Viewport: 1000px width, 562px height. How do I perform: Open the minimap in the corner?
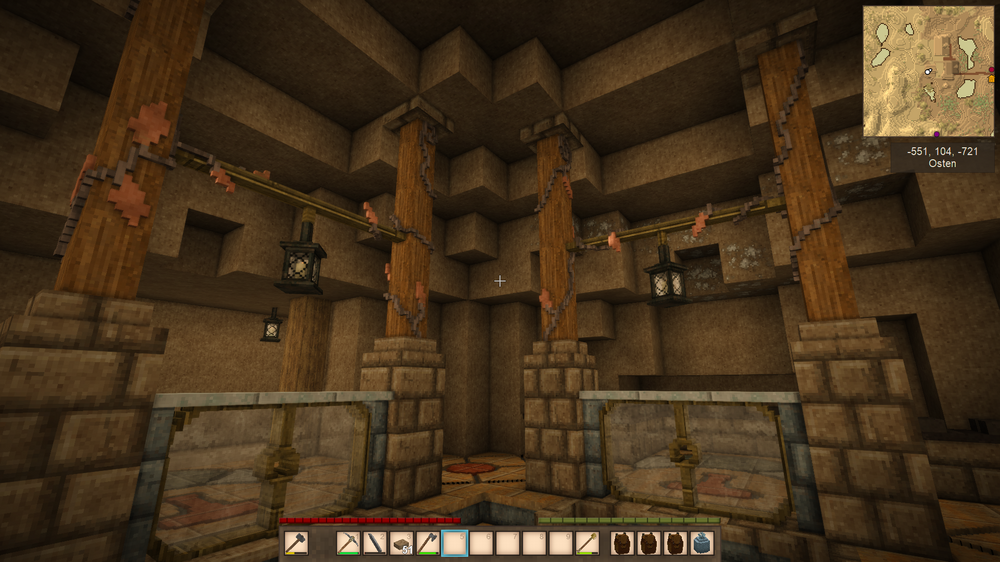927,71
